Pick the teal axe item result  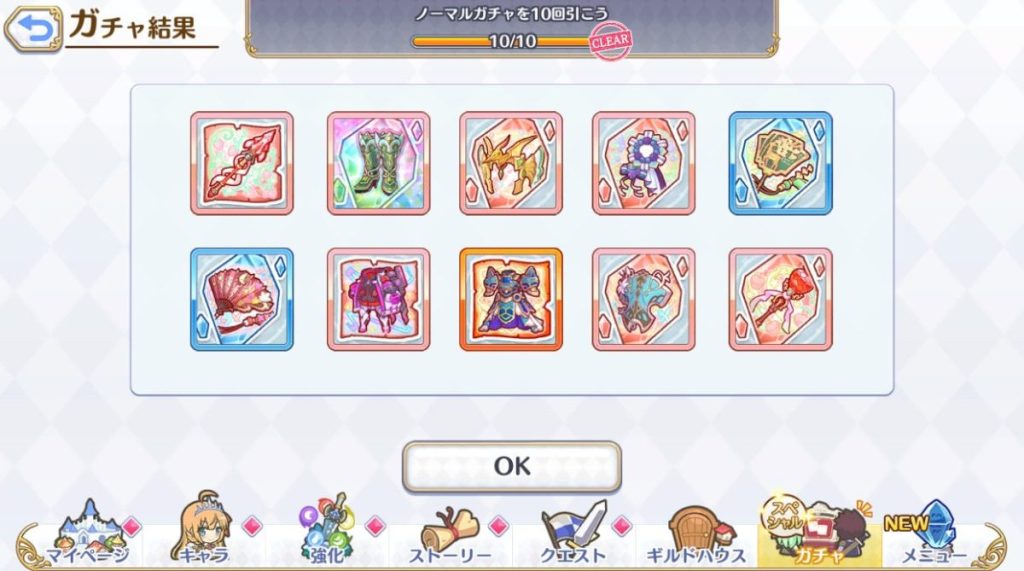(x=644, y=299)
